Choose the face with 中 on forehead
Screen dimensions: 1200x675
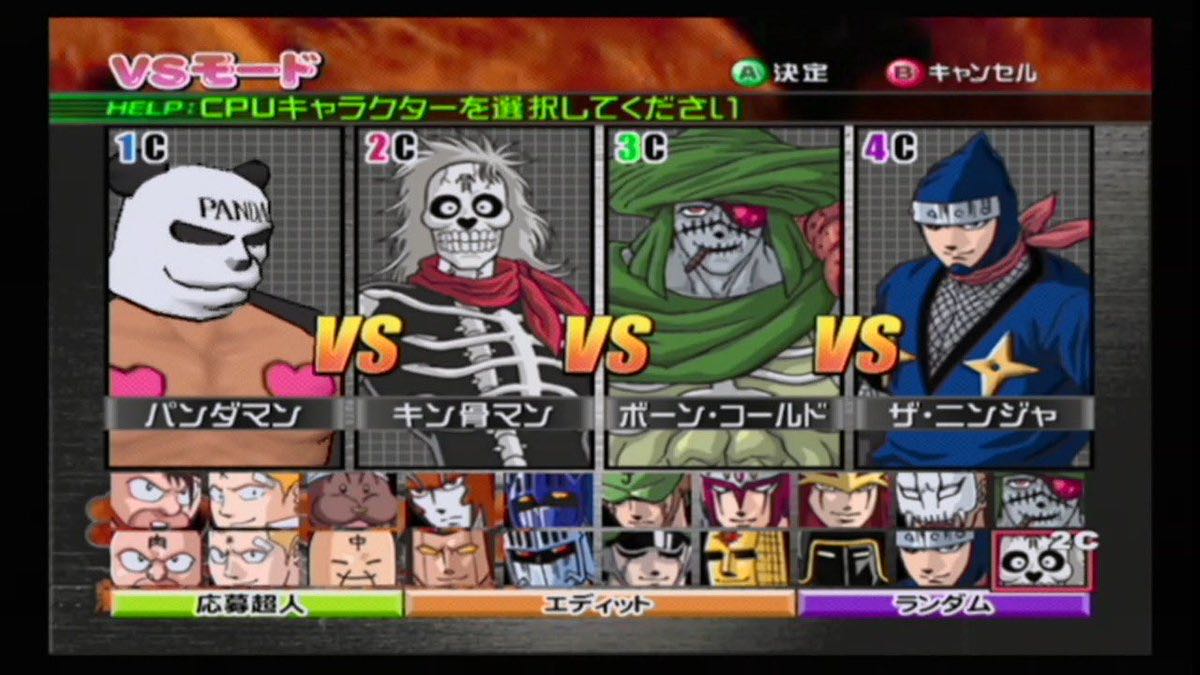click(352, 559)
